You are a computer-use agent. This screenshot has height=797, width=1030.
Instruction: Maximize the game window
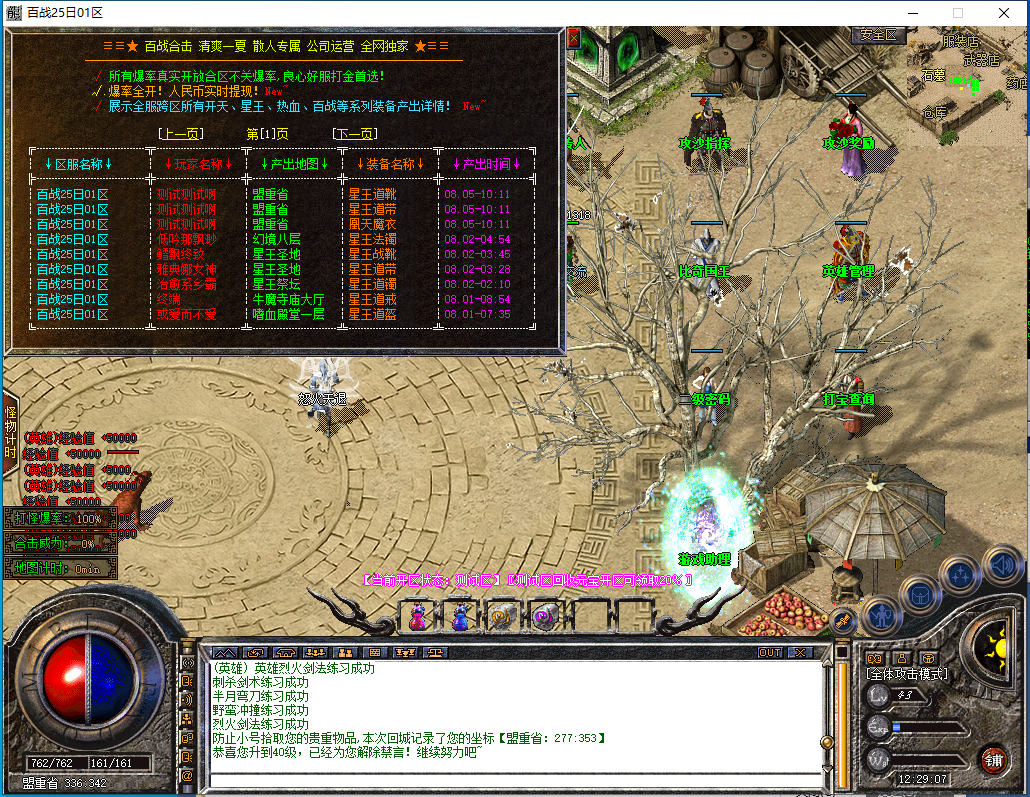coord(957,13)
